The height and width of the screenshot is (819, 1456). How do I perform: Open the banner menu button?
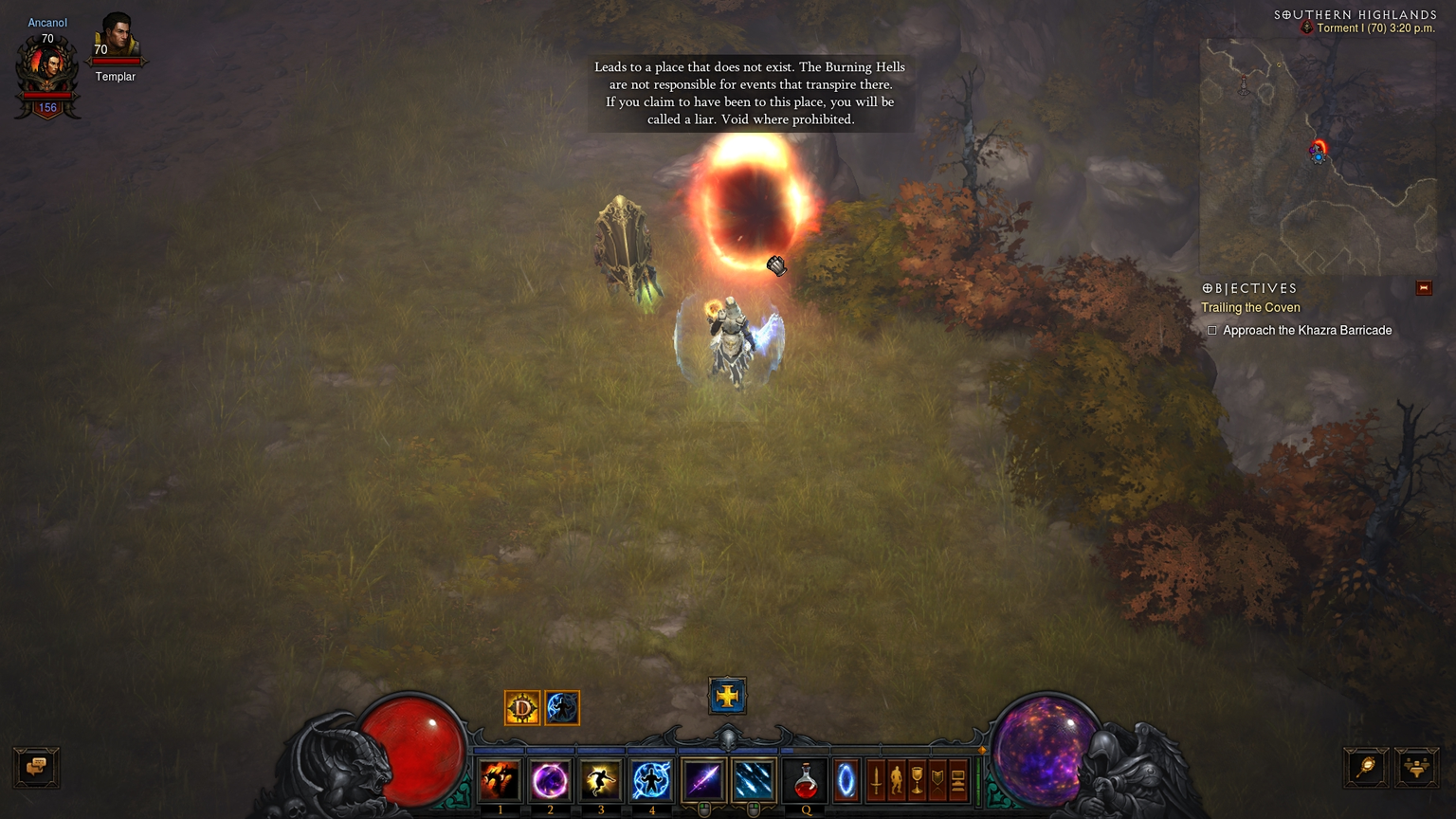pos(937,780)
